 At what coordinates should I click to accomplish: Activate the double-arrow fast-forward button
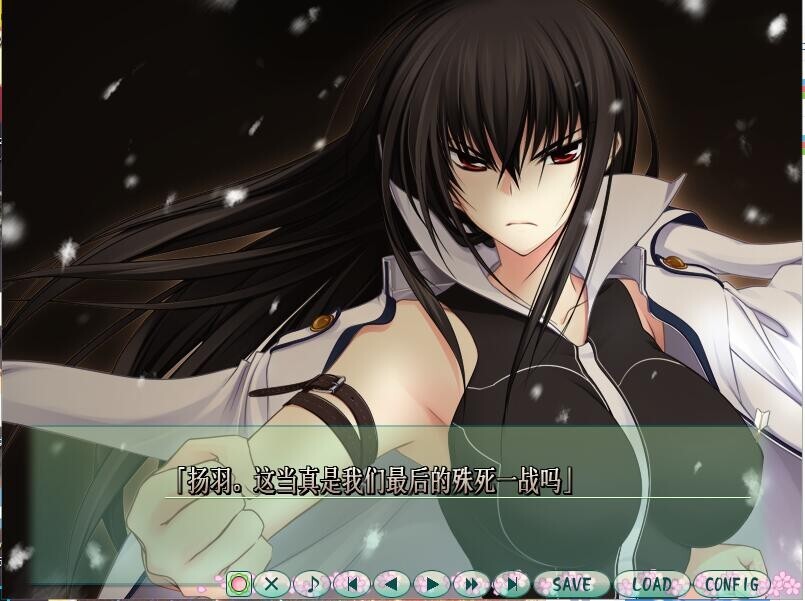pos(471,583)
